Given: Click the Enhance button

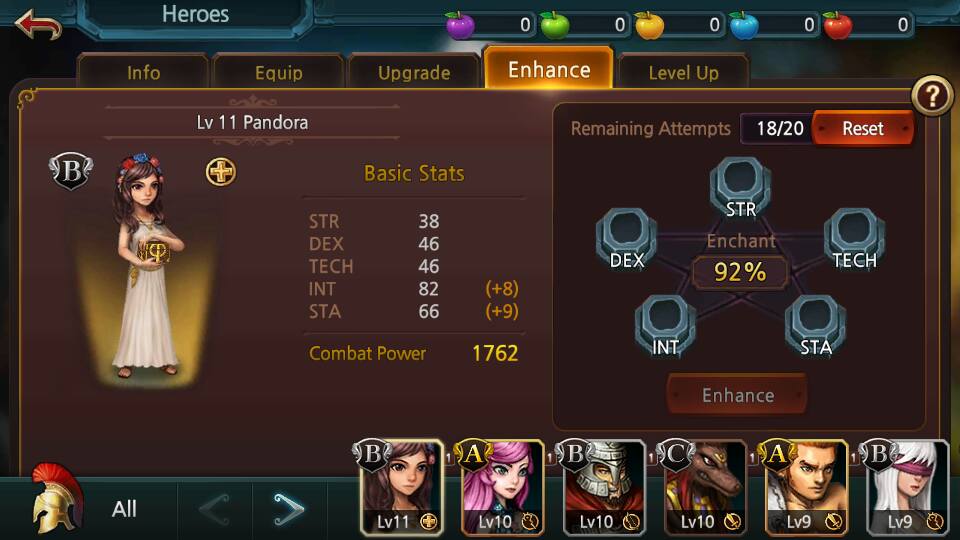Looking at the screenshot, I should (x=737, y=395).
